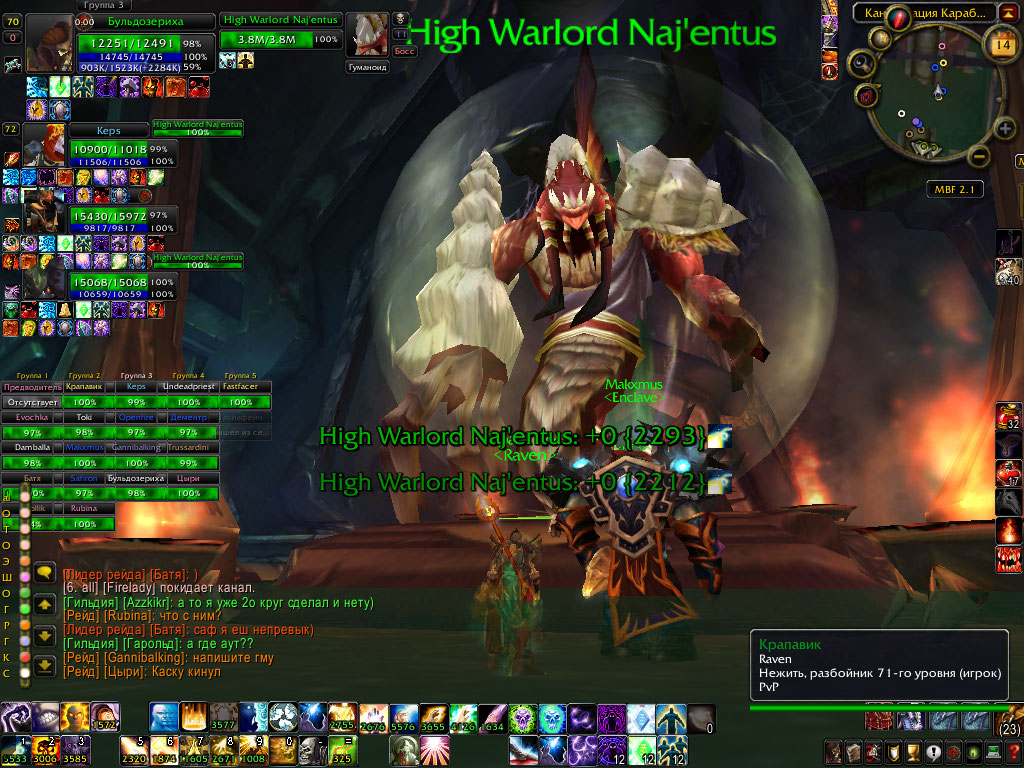Select raid member Evochka in raid frames
The height and width of the screenshot is (768, 1024).
(x=32, y=417)
